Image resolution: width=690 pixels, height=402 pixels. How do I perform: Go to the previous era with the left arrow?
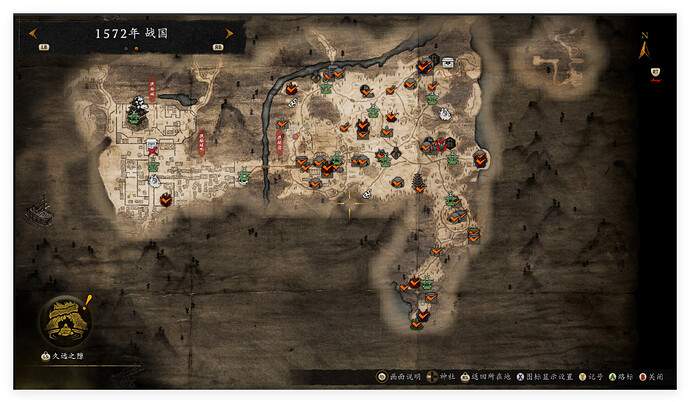[33, 33]
